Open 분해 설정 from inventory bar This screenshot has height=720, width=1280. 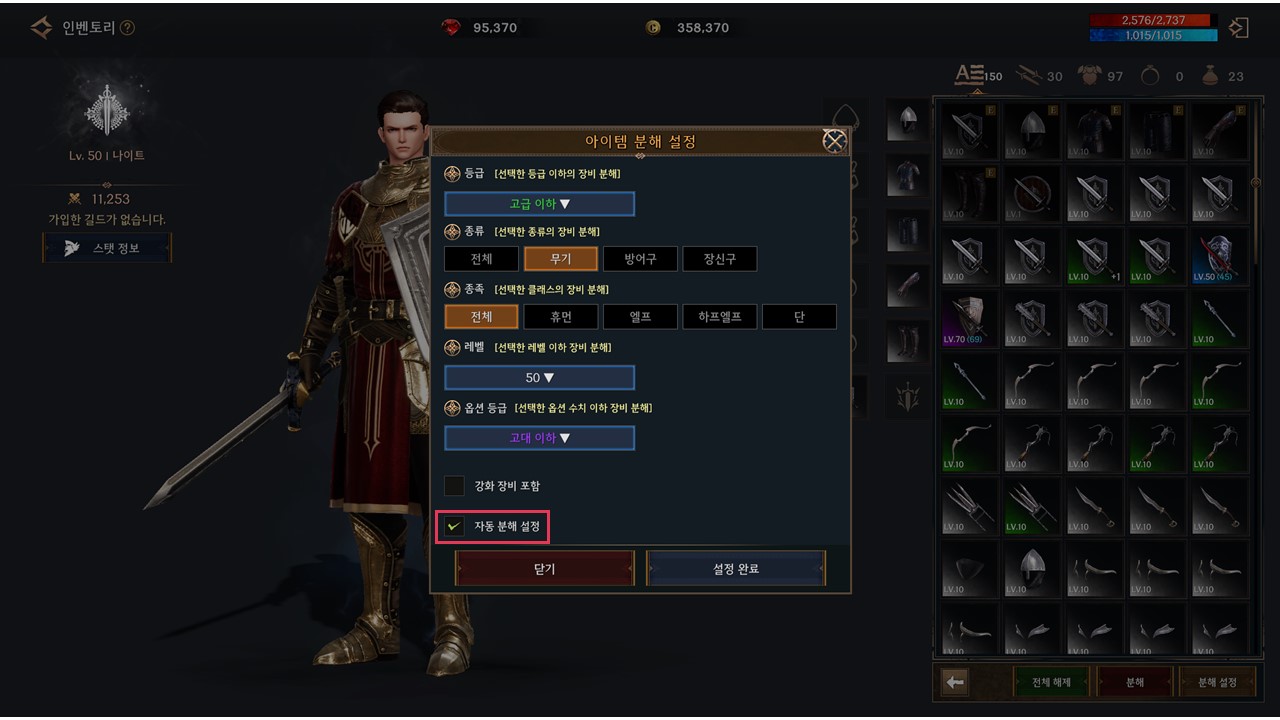pyautogui.click(x=1217, y=682)
